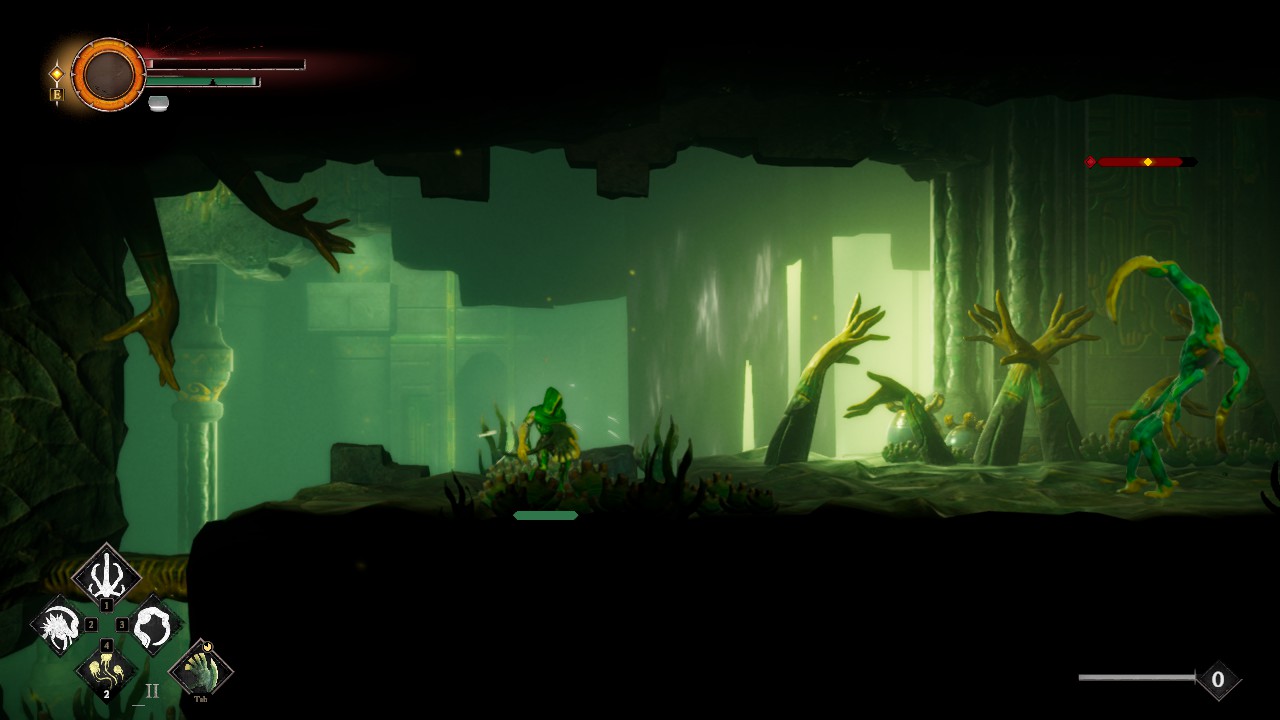Click the diamond currency counter showing 0
The width and height of the screenshot is (1280, 720).
coord(1217,680)
